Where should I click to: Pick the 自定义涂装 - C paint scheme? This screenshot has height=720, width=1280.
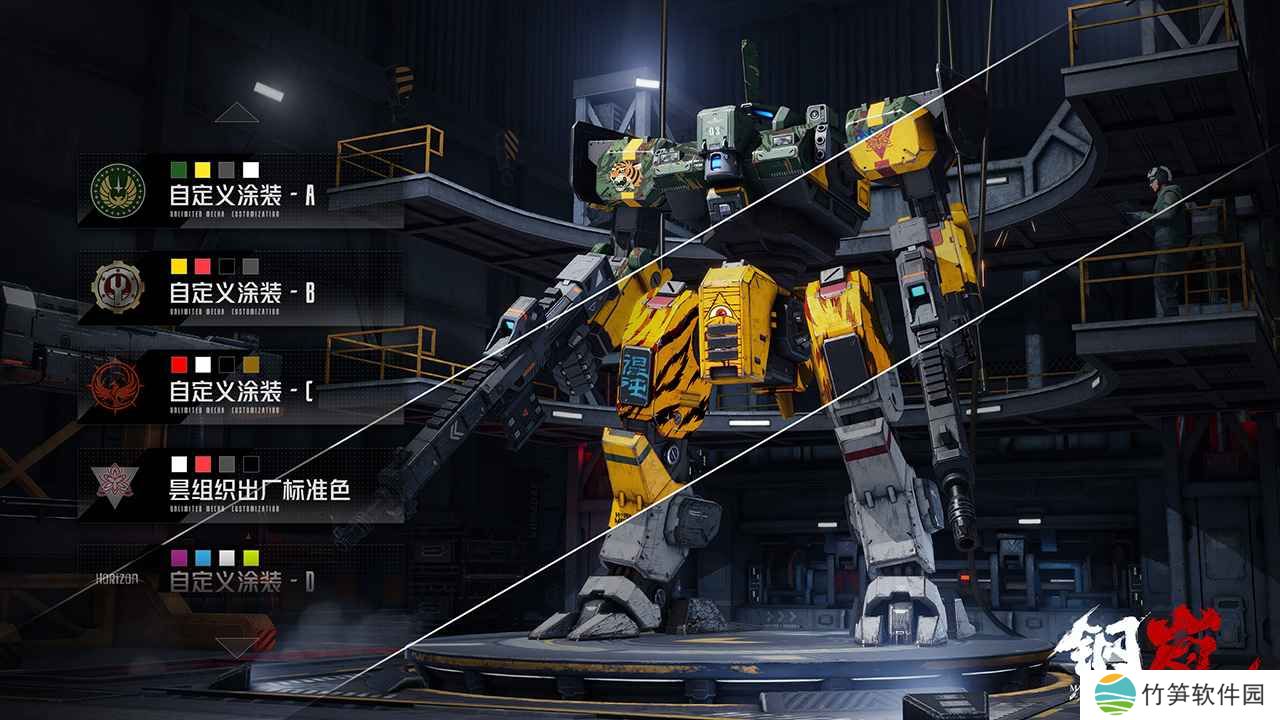(240, 386)
